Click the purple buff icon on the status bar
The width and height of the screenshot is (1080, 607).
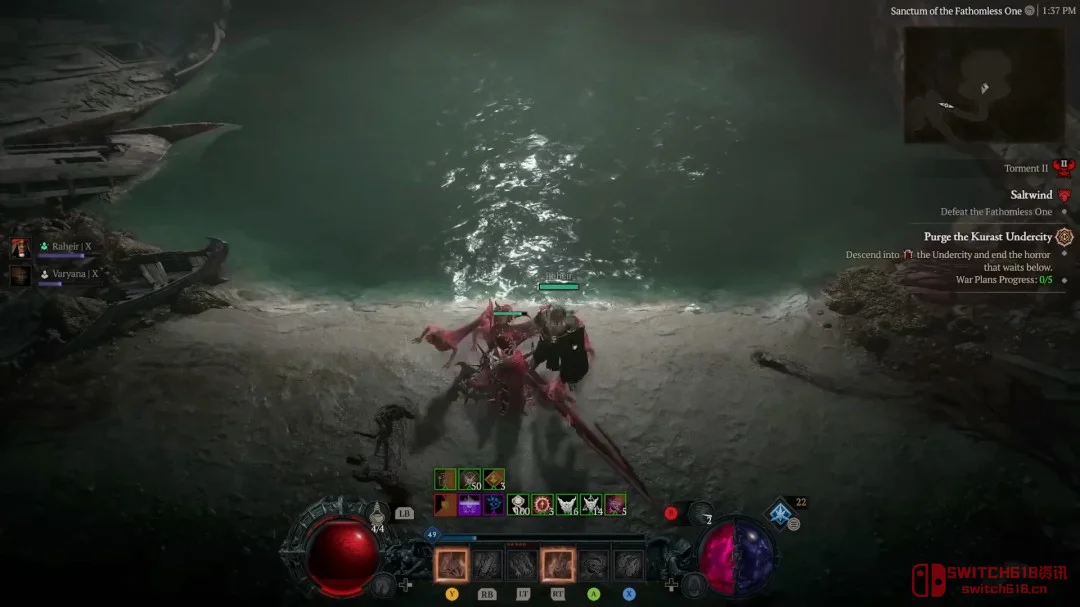click(x=470, y=505)
